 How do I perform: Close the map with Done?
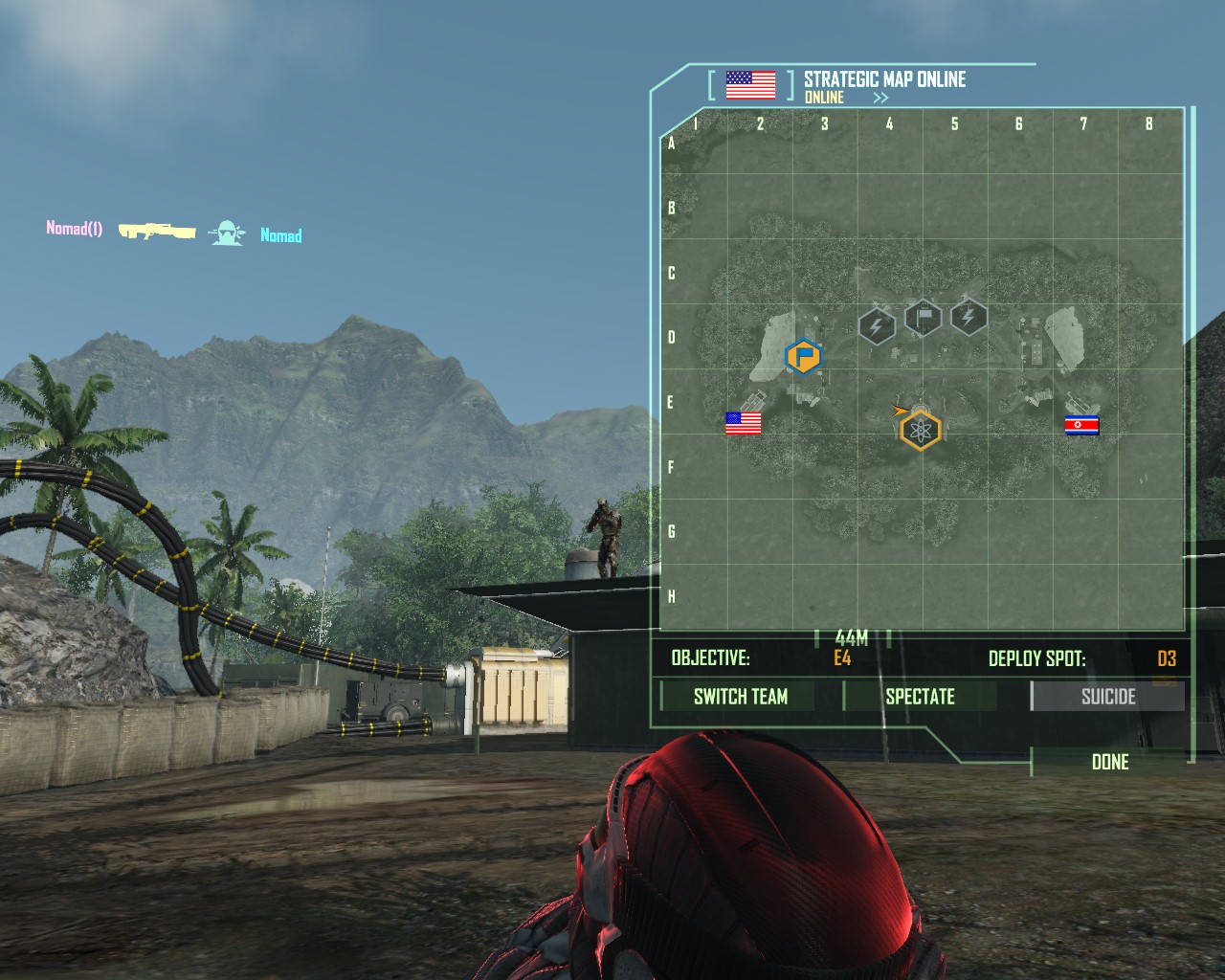click(x=1110, y=762)
